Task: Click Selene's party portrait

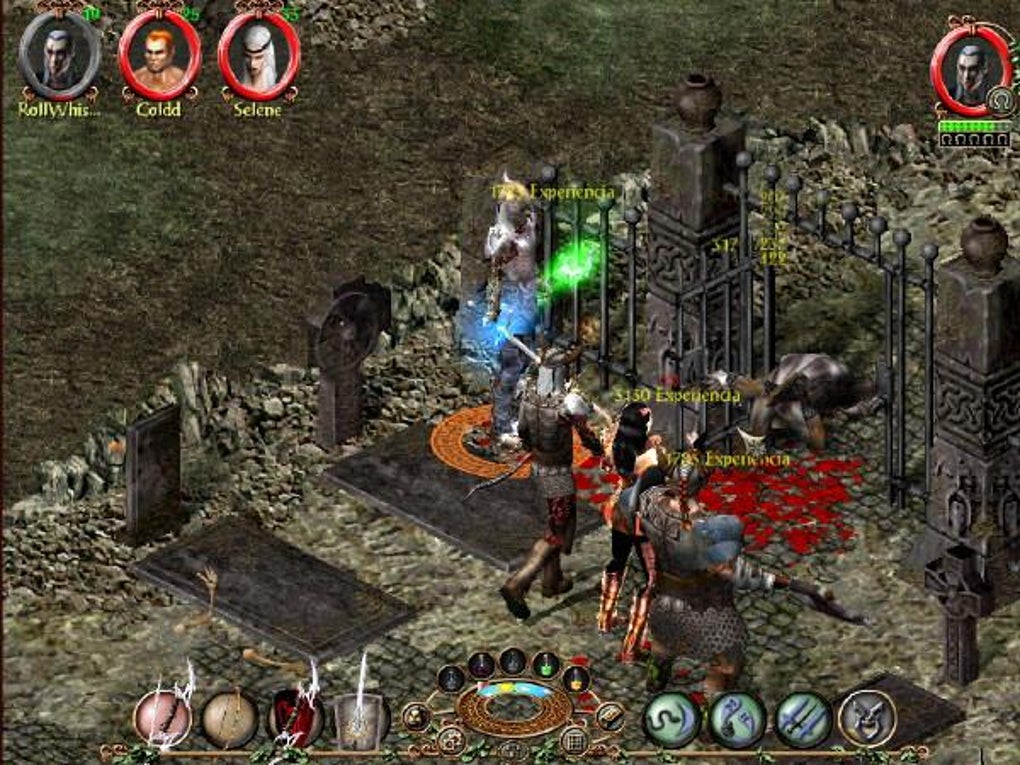Action: click(x=259, y=55)
